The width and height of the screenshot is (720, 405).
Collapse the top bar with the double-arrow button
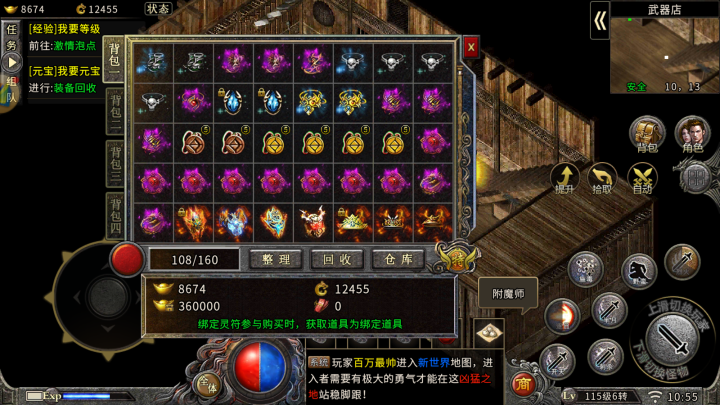coord(600,20)
